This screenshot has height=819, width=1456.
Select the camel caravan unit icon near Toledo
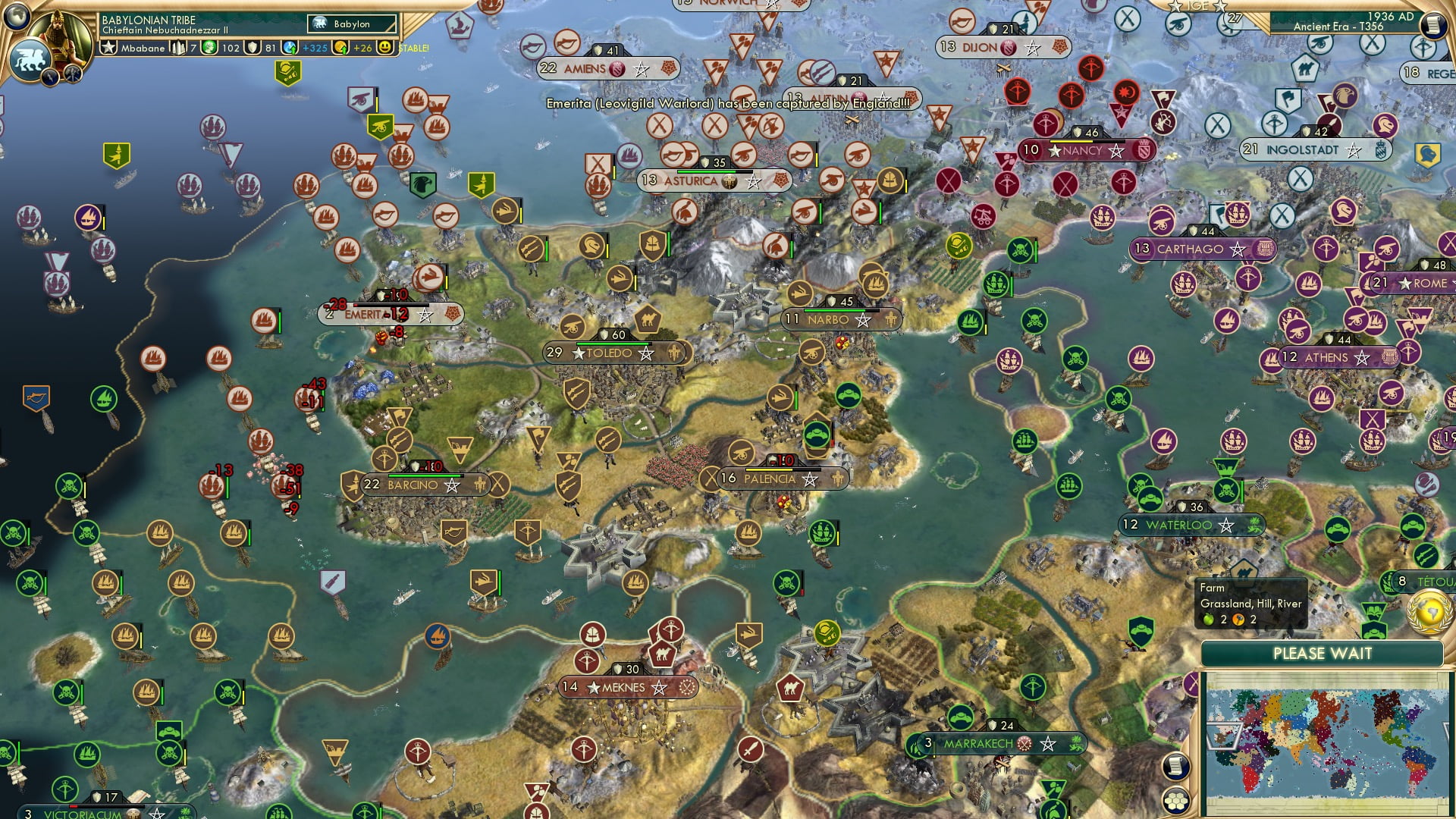pyautogui.click(x=646, y=320)
